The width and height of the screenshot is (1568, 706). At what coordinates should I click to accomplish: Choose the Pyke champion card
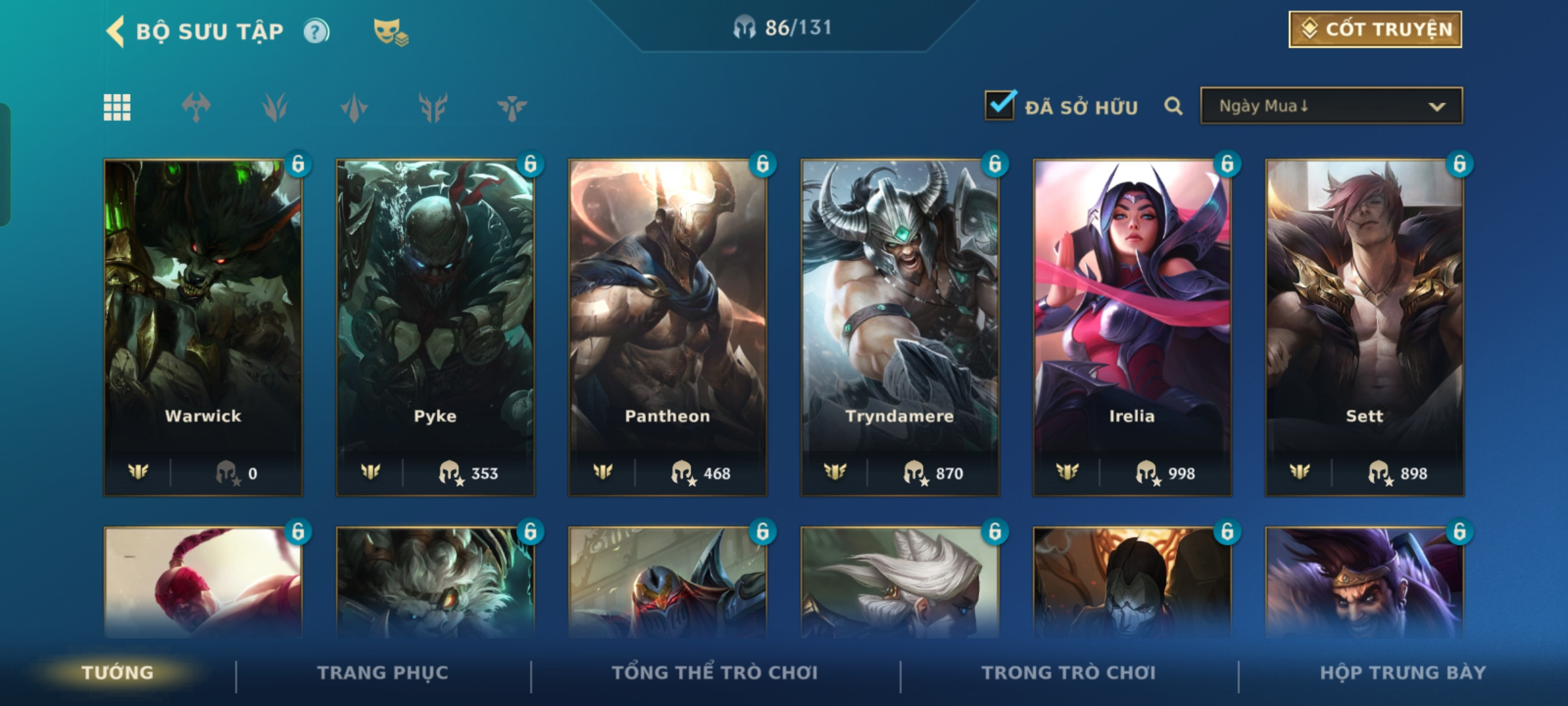tap(435, 327)
